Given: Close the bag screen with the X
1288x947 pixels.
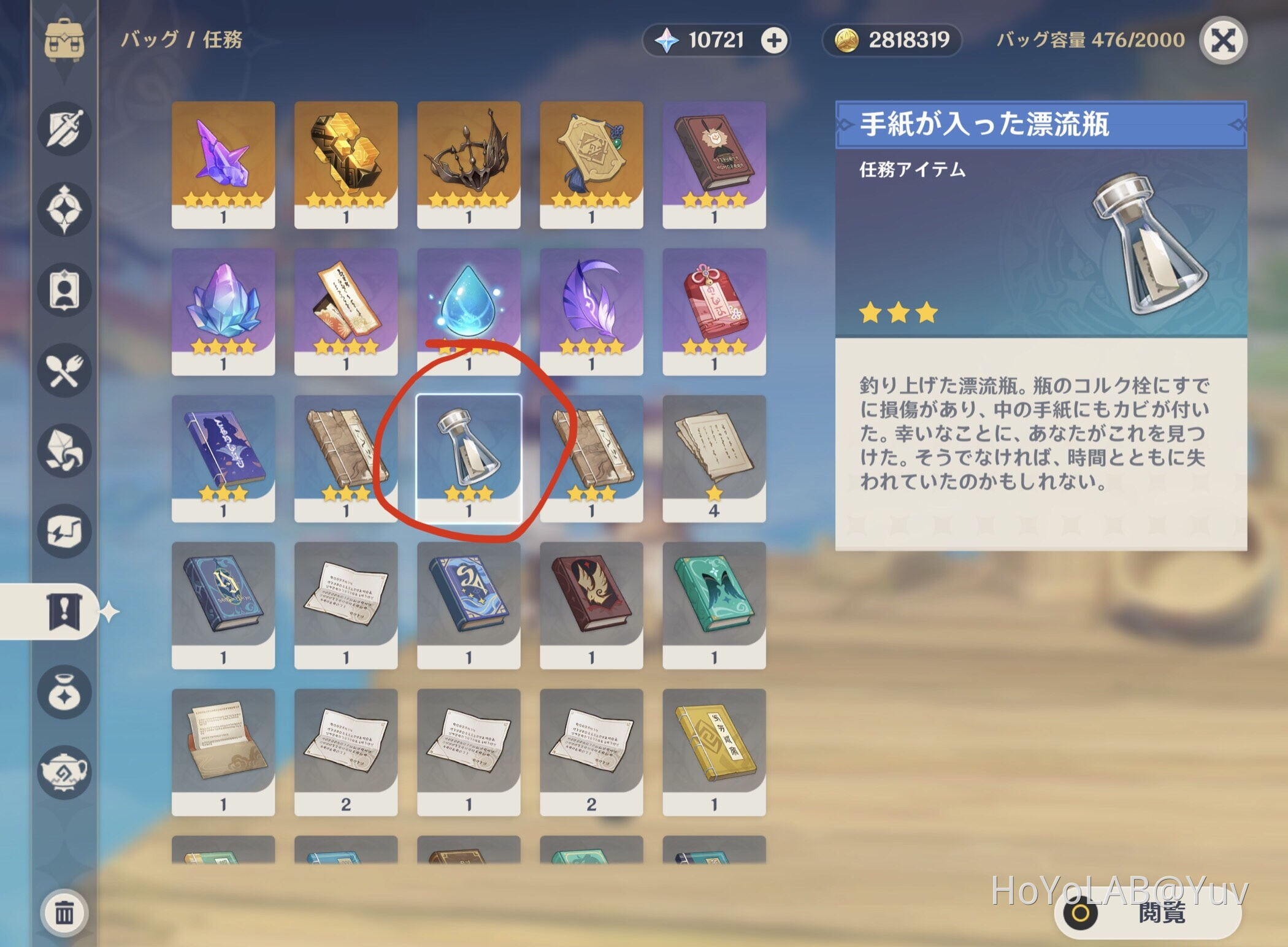Looking at the screenshot, I should pos(1224,40).
